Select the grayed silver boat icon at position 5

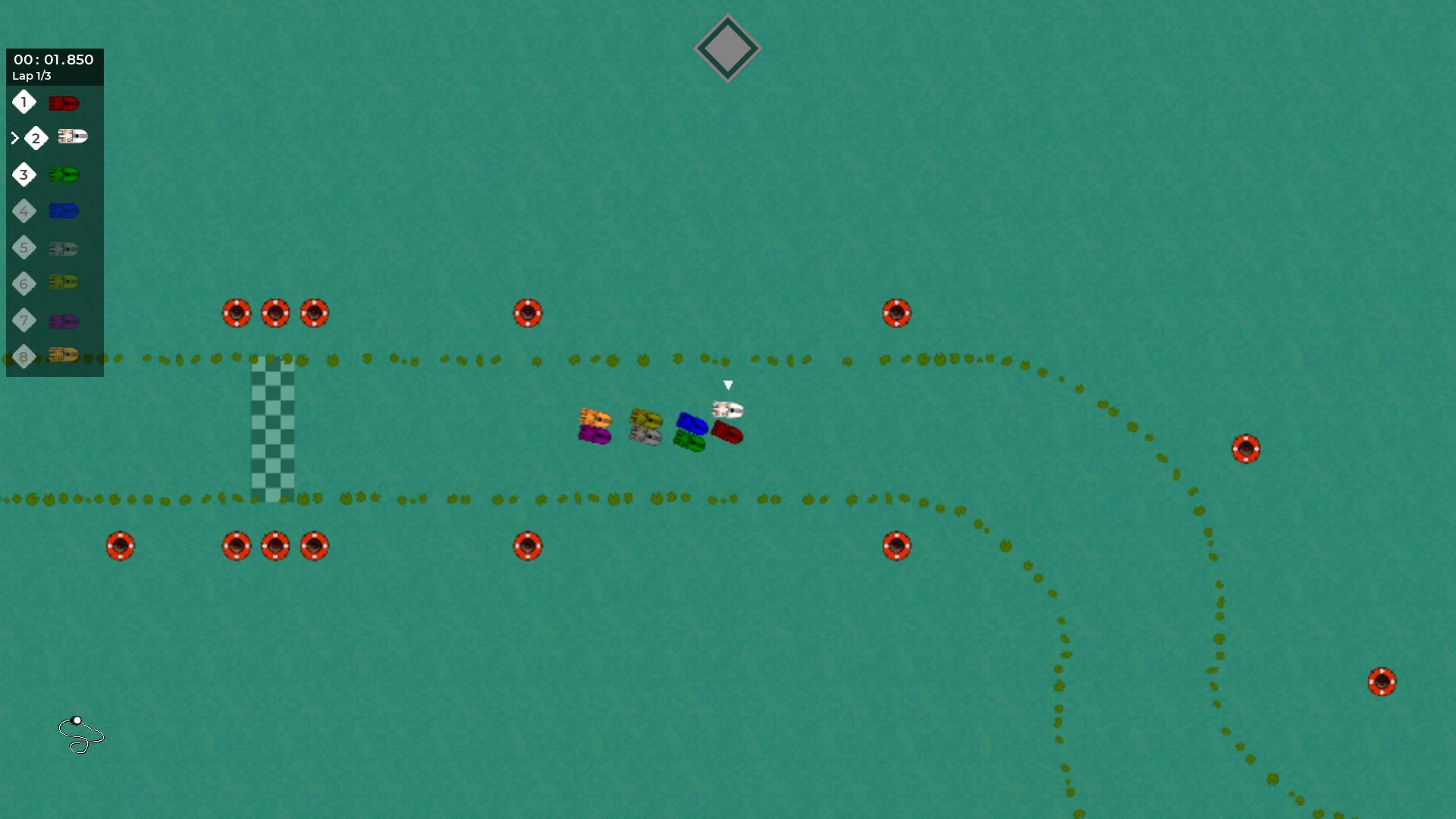[x=64, y=247]
